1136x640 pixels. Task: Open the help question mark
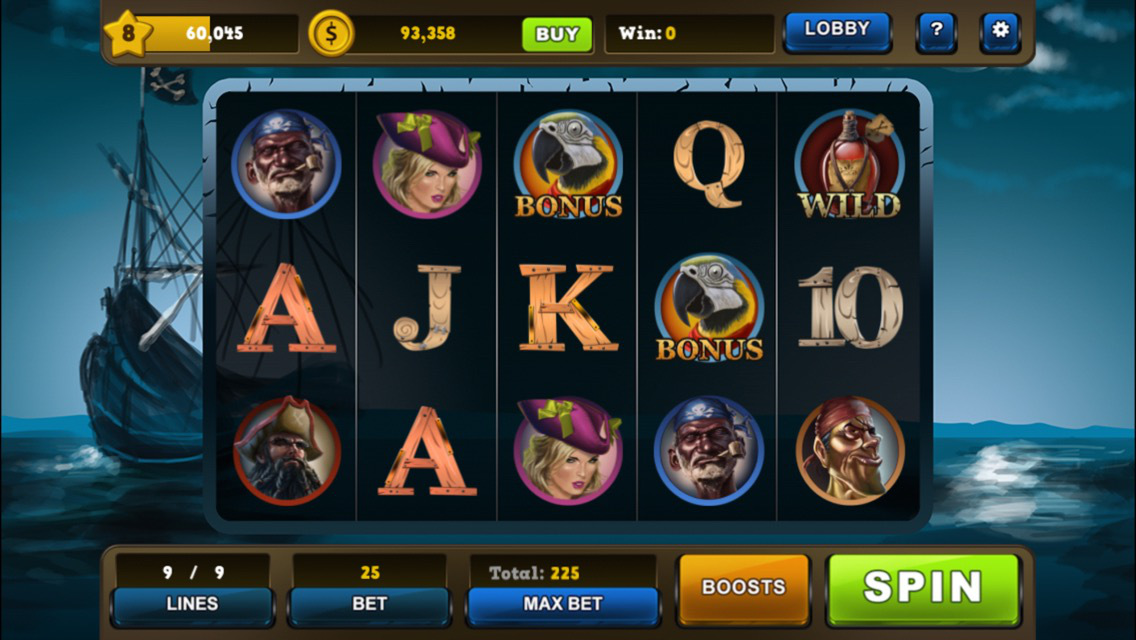(936, 31)
